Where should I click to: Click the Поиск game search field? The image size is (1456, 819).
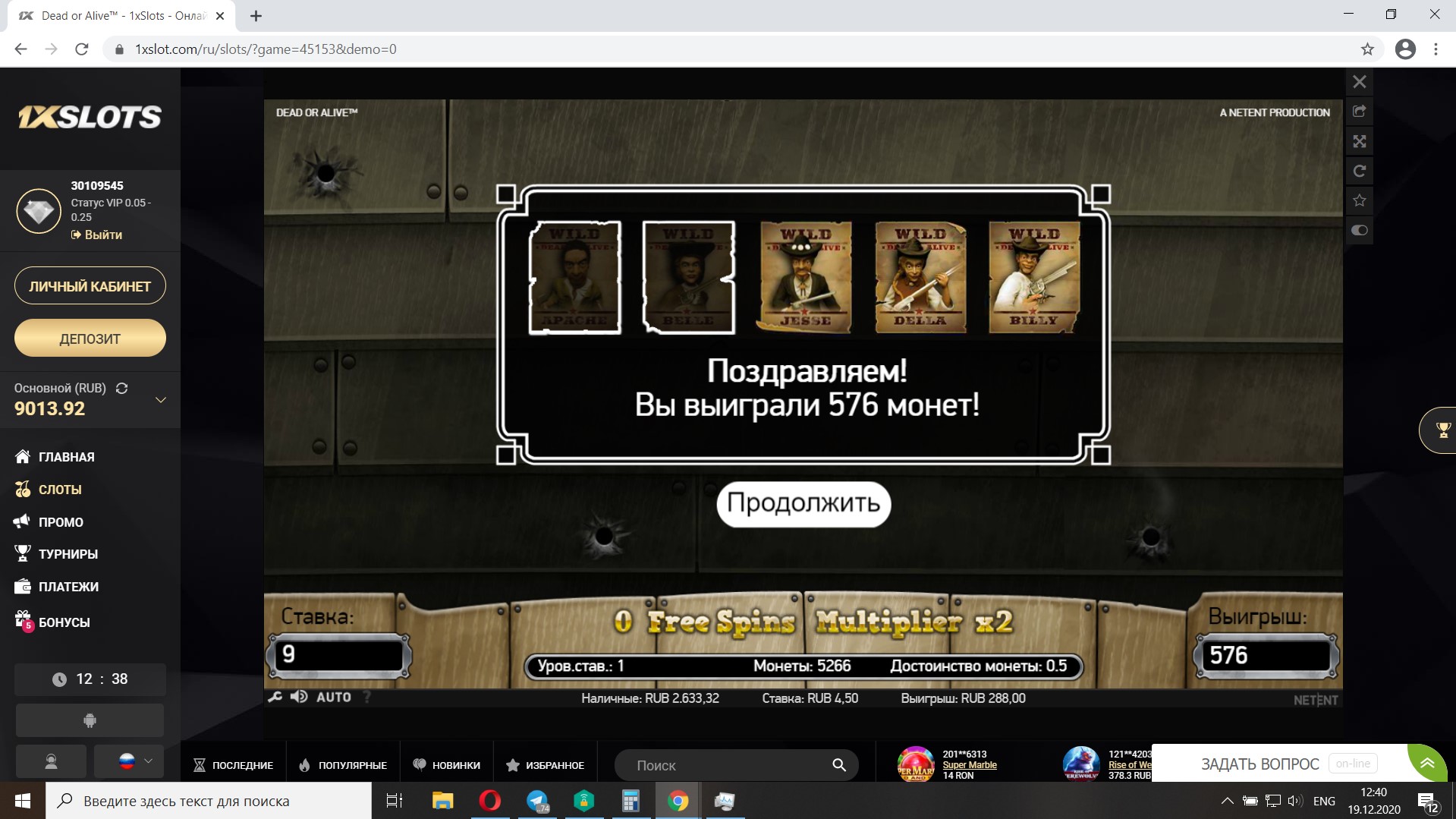click(728, 765)
